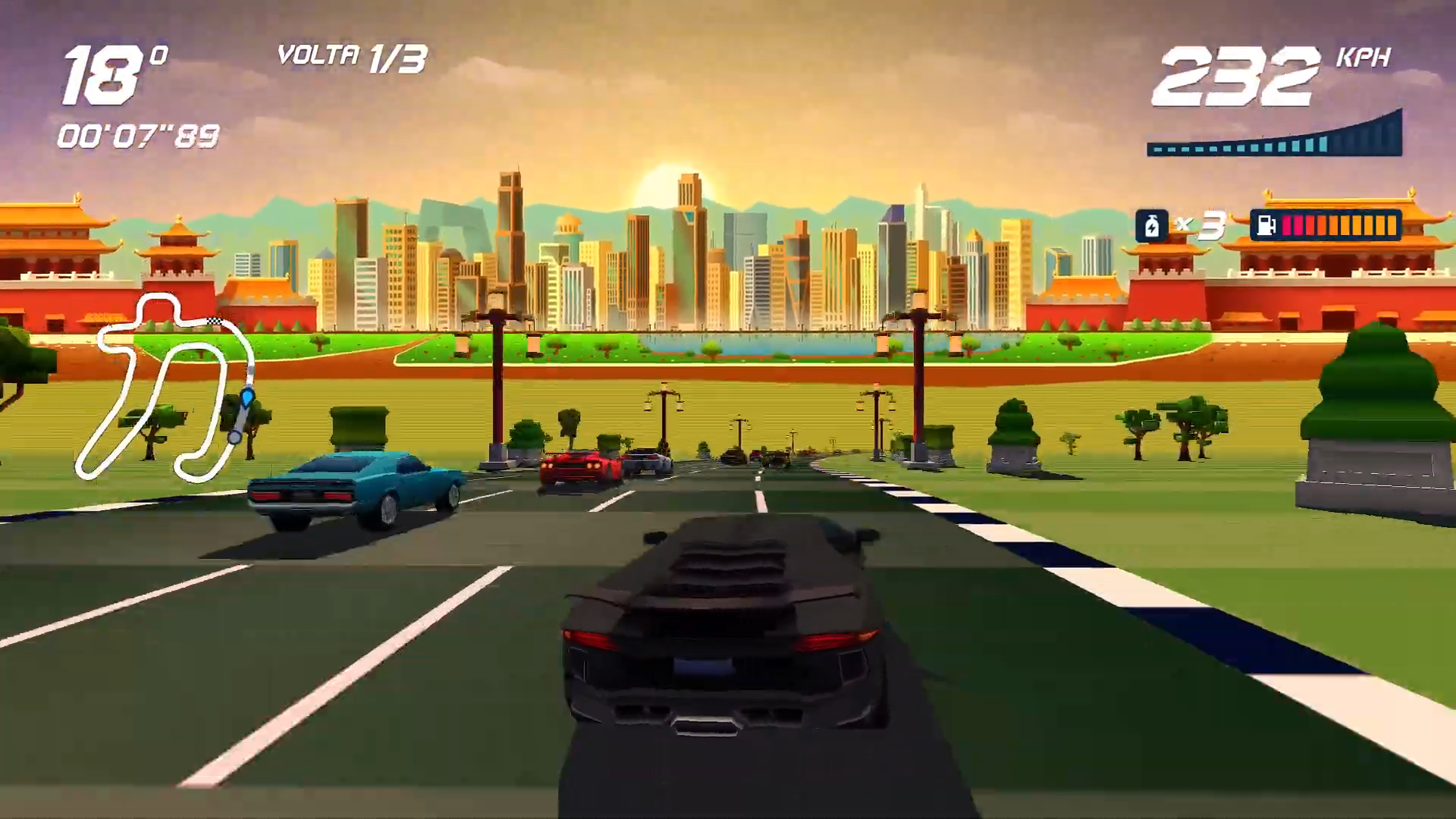This screenshot has width=1456, height=819.
Task: Click the race timer 00'07"89
Action: 138,136
